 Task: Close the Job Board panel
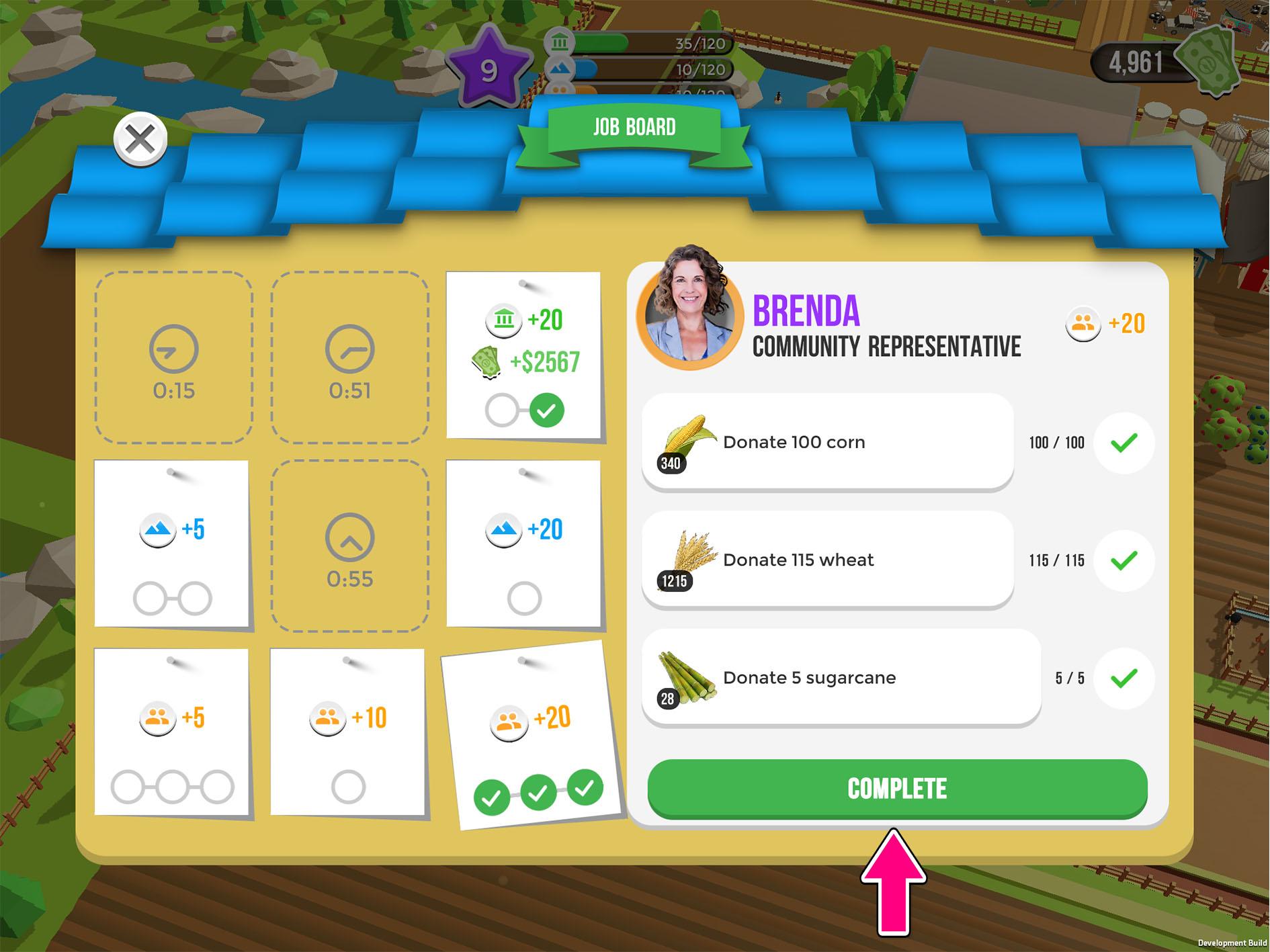point(140,140)
